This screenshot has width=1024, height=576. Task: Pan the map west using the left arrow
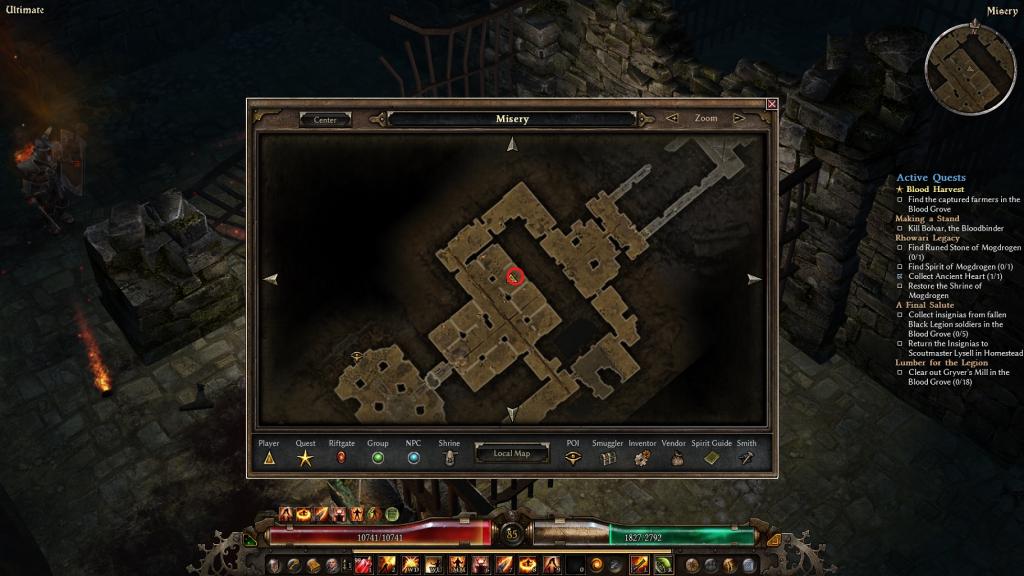tap(270, 279)
